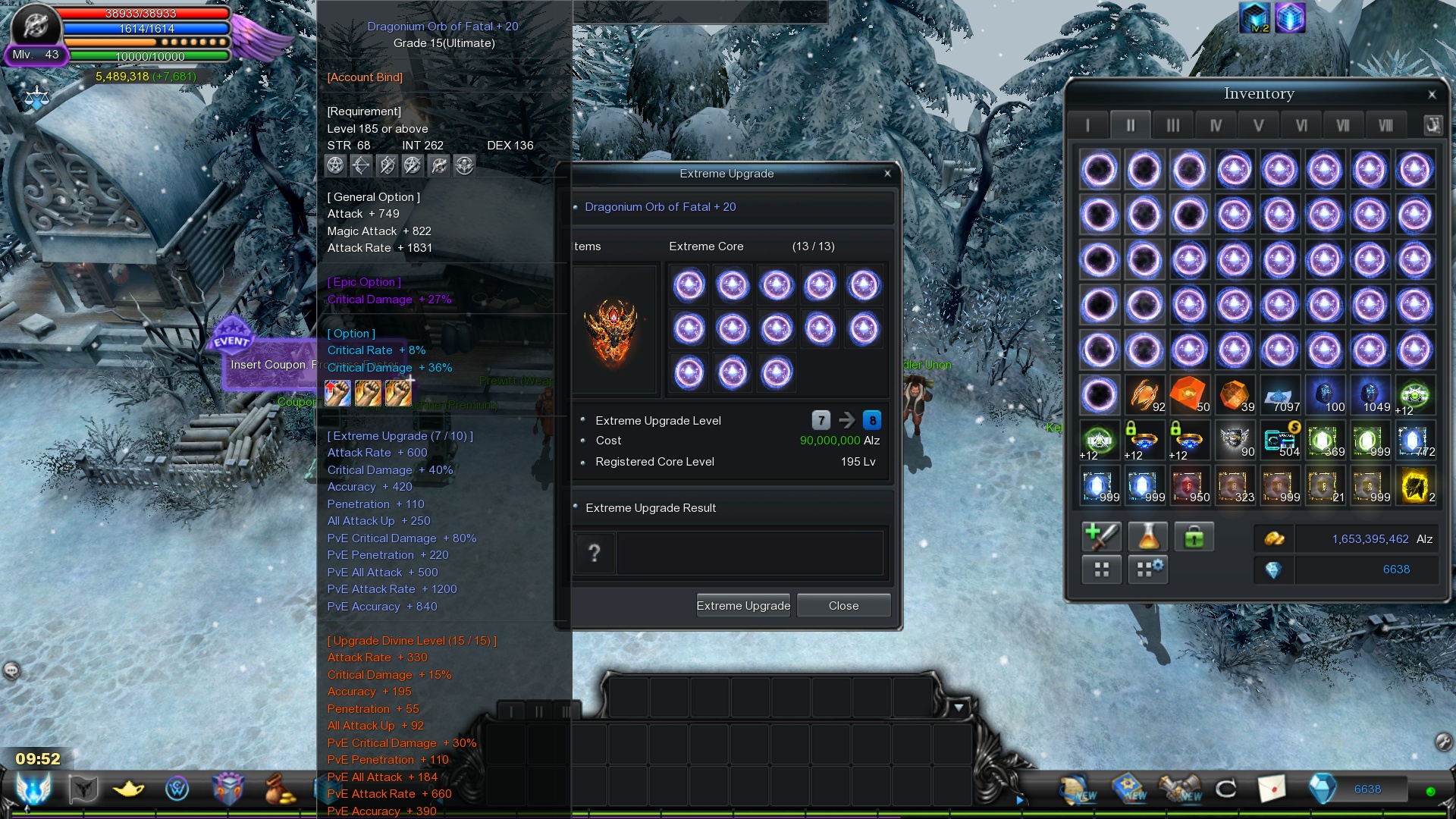Screen dimensions: 1456x819
Task: Close the Inventory window
Action: coord(1432,95)
